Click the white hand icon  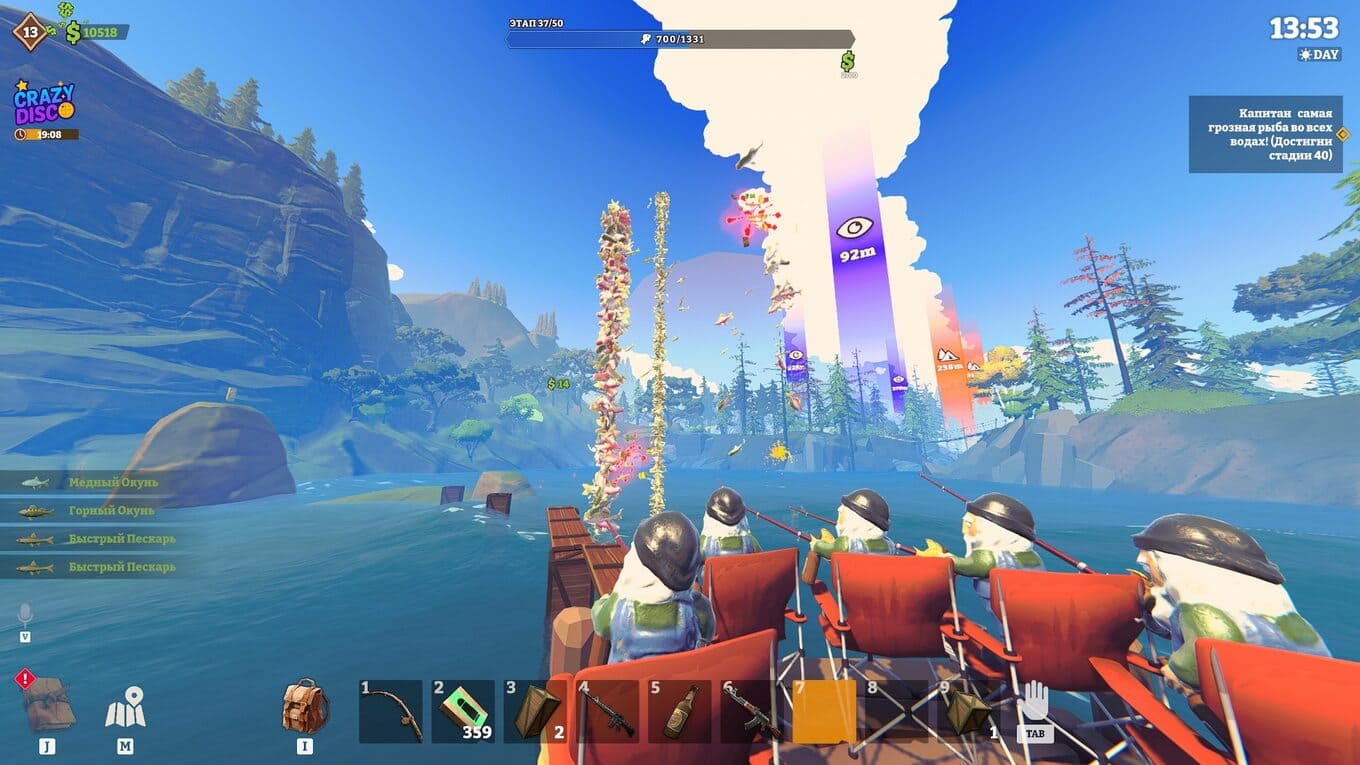pos(1034,702)
